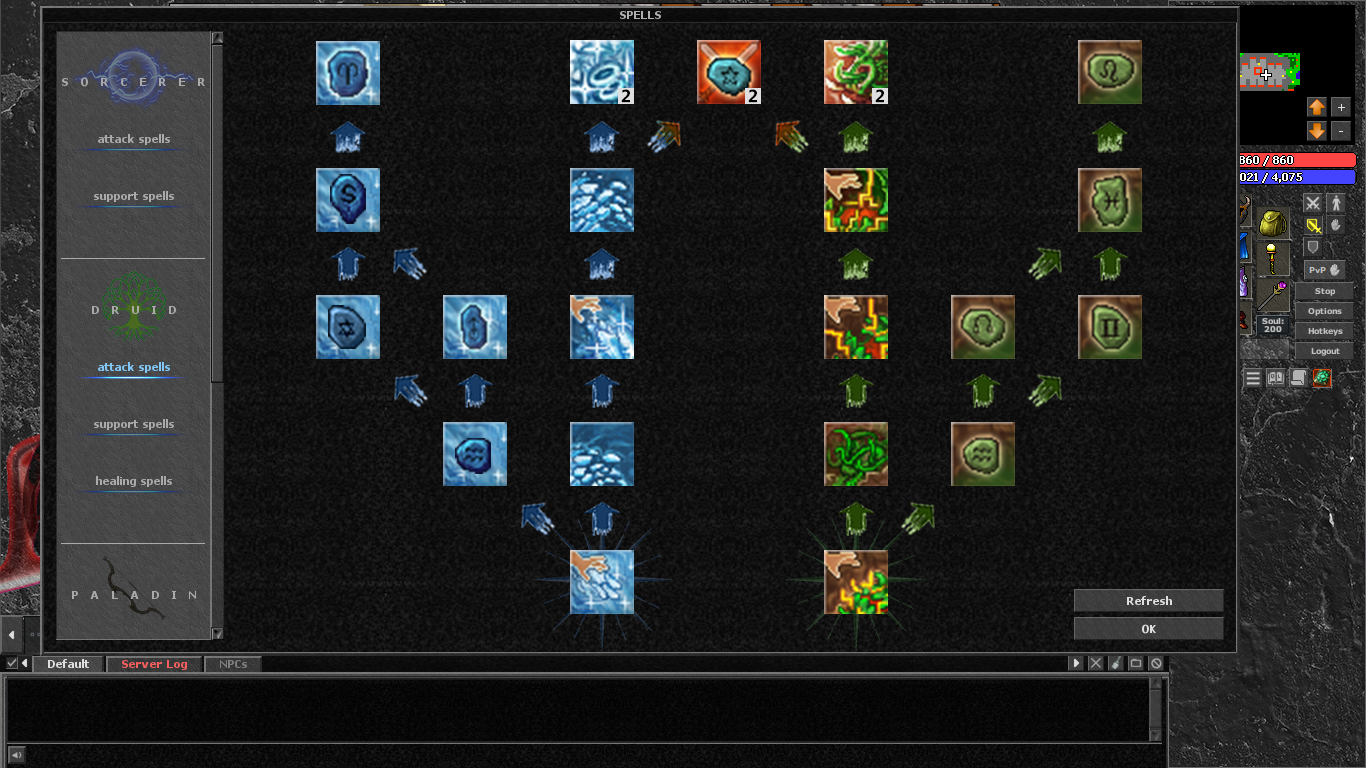
Task: Open the NPCs chat tab
Action: tap(232, 663)
